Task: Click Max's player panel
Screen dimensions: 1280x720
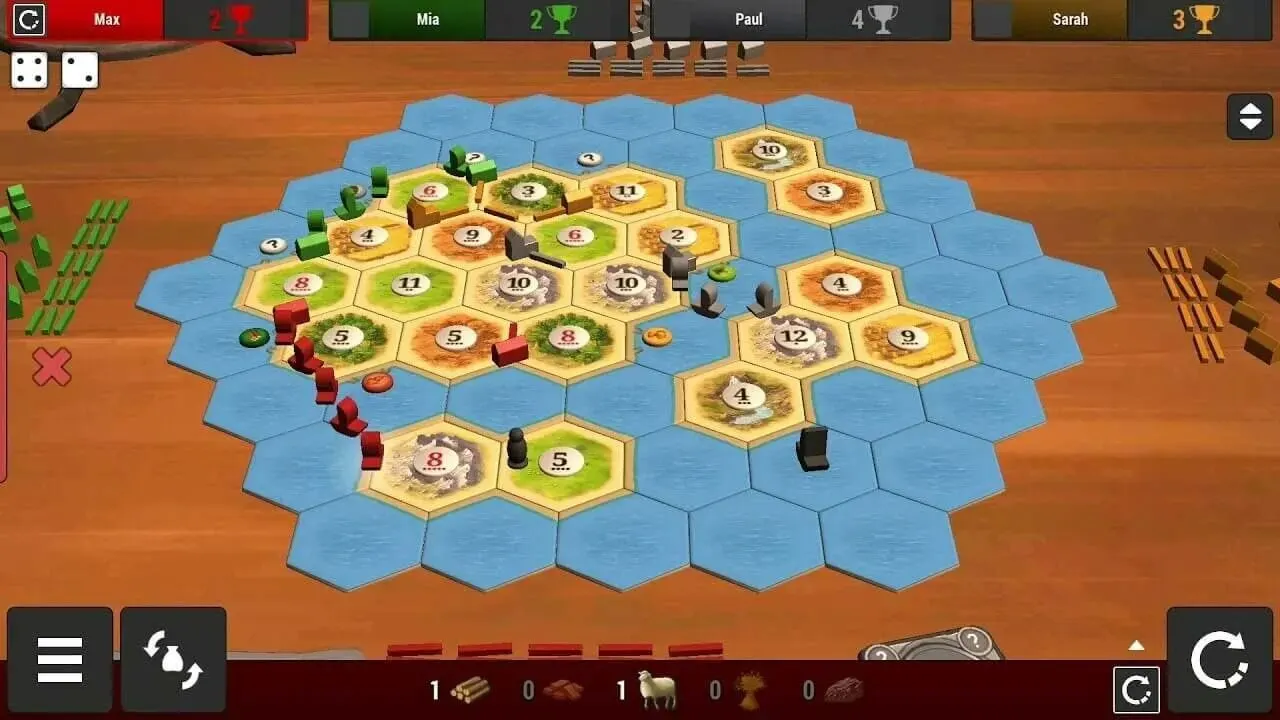Action: point(107,18)
